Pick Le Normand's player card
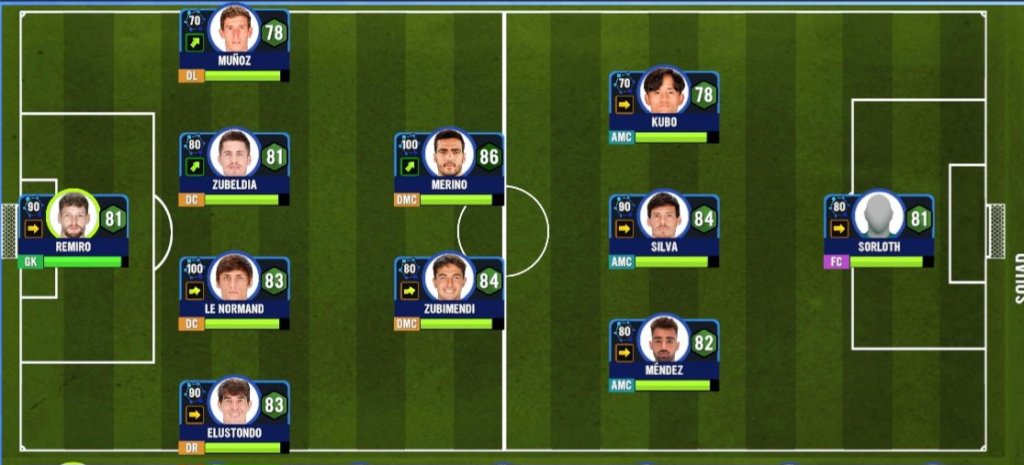The width and height of the screenshot is (1024, 465). (234, 293)
